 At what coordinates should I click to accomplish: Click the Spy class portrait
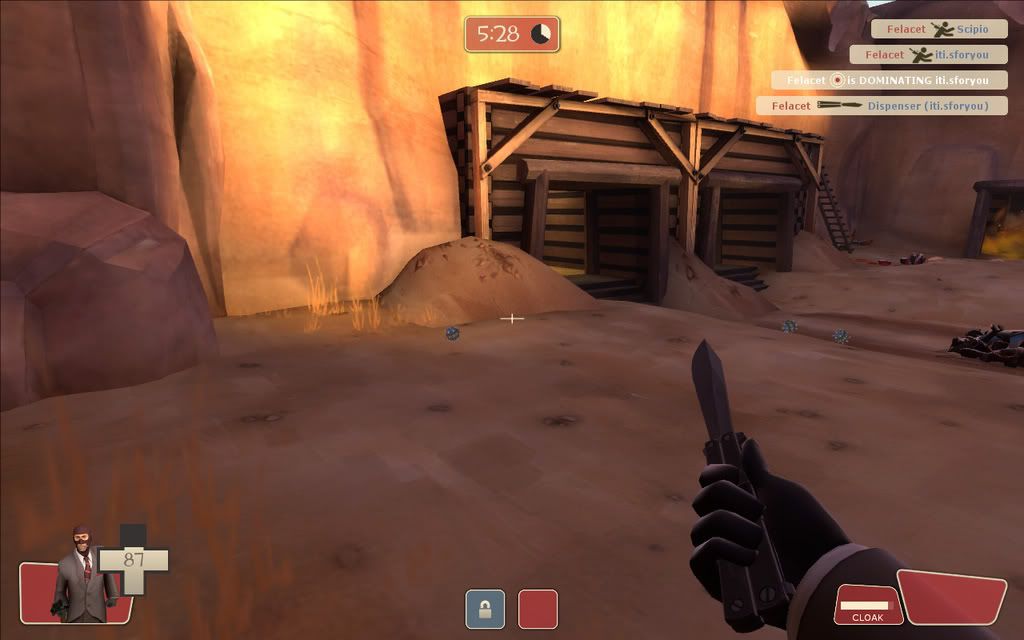click(x=83, y=573)
